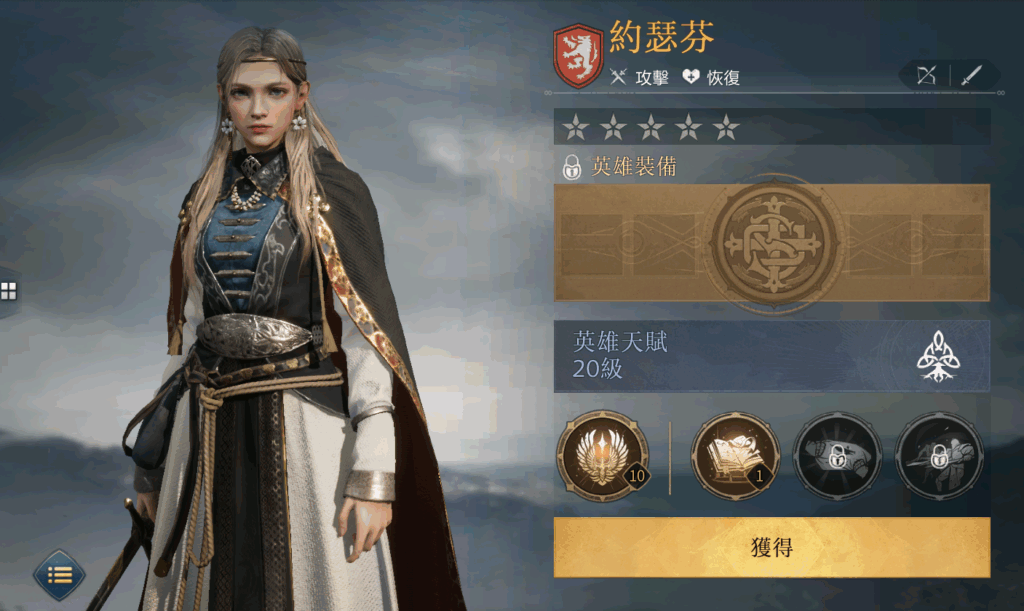Select the locked 英雄裝備 equipment emblem
Image resolution: width=1024 pixels, height=611 pixels.
[771, 242]
